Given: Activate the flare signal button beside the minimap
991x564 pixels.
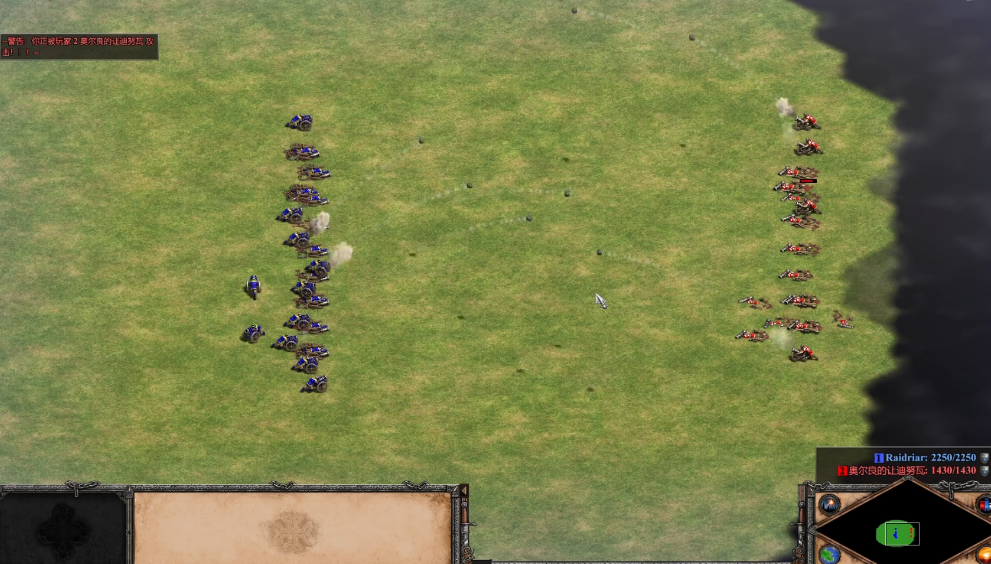Looking at the screenshot, I should [829, 504].
